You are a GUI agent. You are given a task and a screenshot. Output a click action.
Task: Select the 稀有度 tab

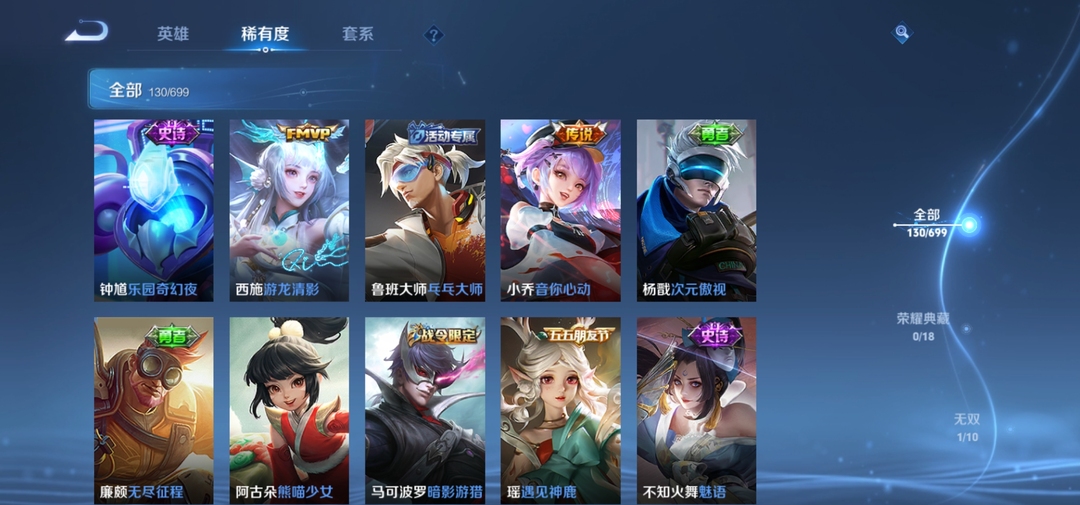[x=265, y=34]
